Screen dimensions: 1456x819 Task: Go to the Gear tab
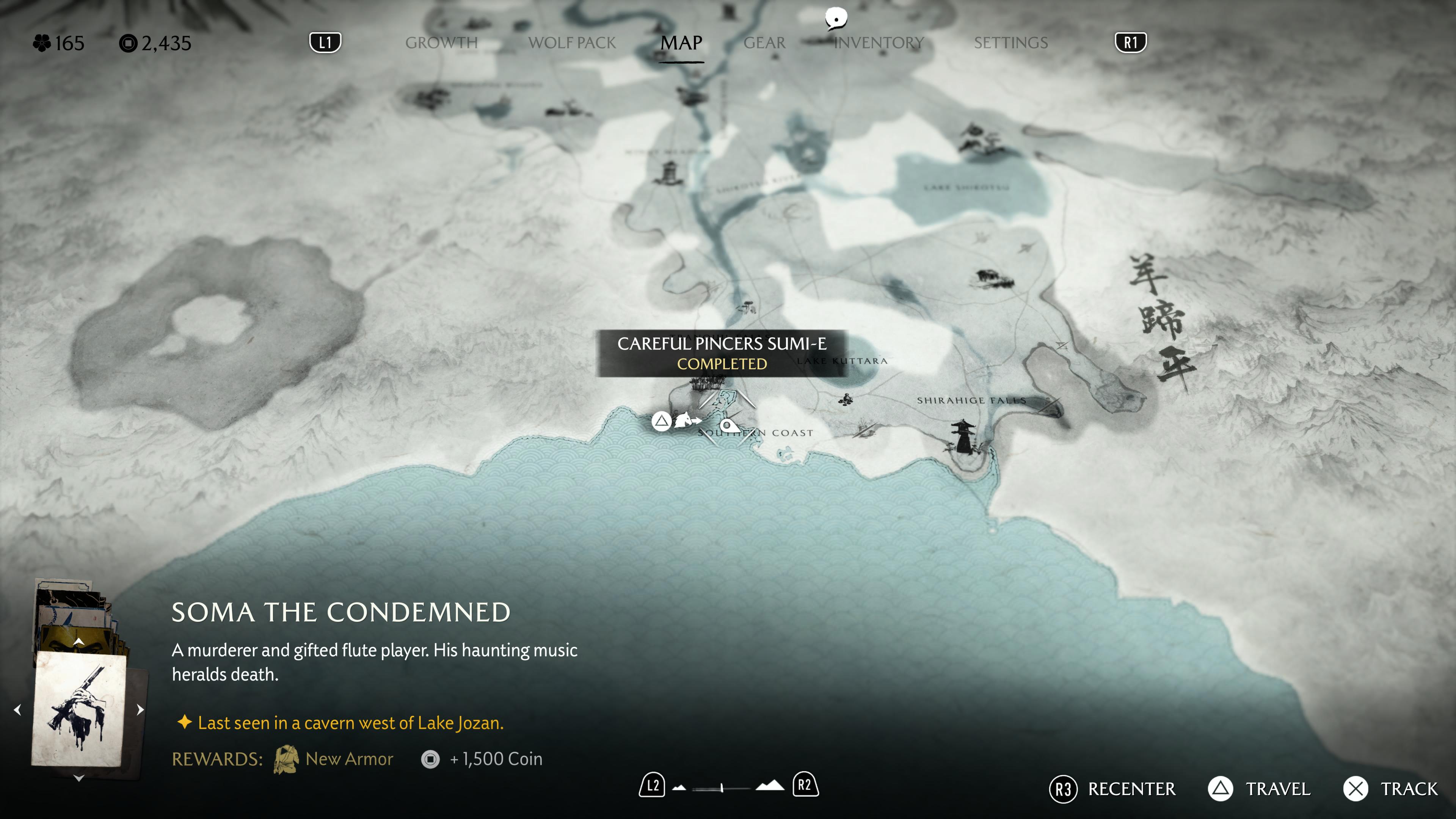point(764,43)
